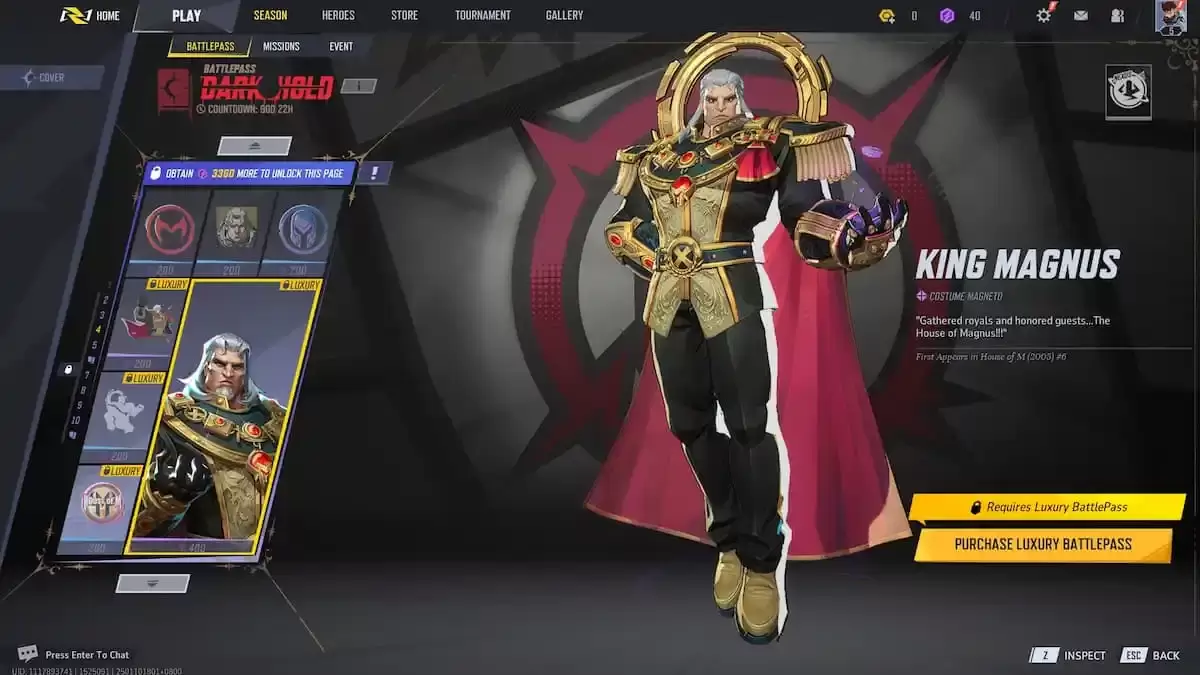1200x675 pixels.
Task: Open the mail inbox
Action: [1081, 15]
